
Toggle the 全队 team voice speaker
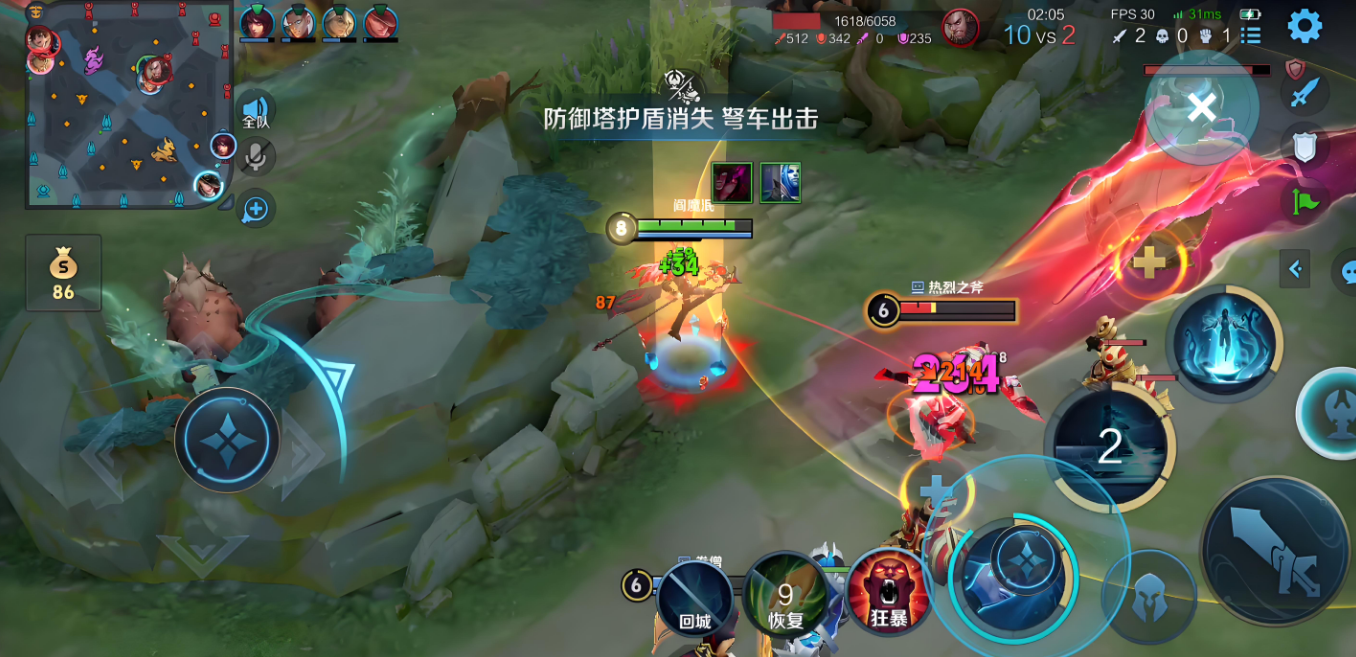(256, 111)
